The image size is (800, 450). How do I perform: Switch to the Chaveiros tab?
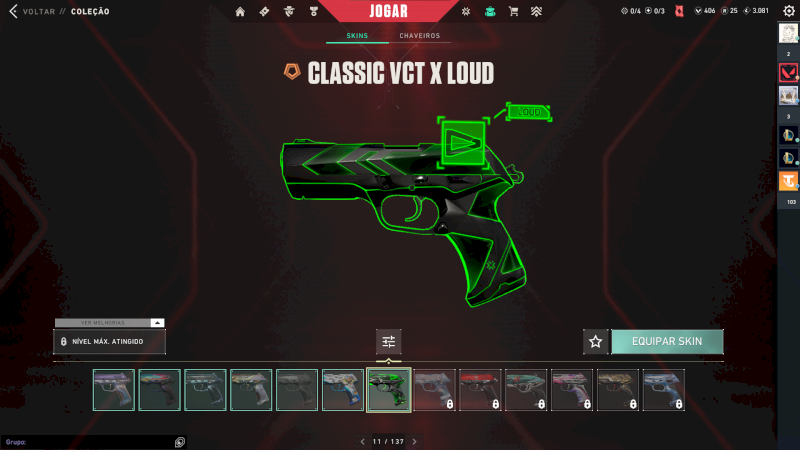pos(419,36)
